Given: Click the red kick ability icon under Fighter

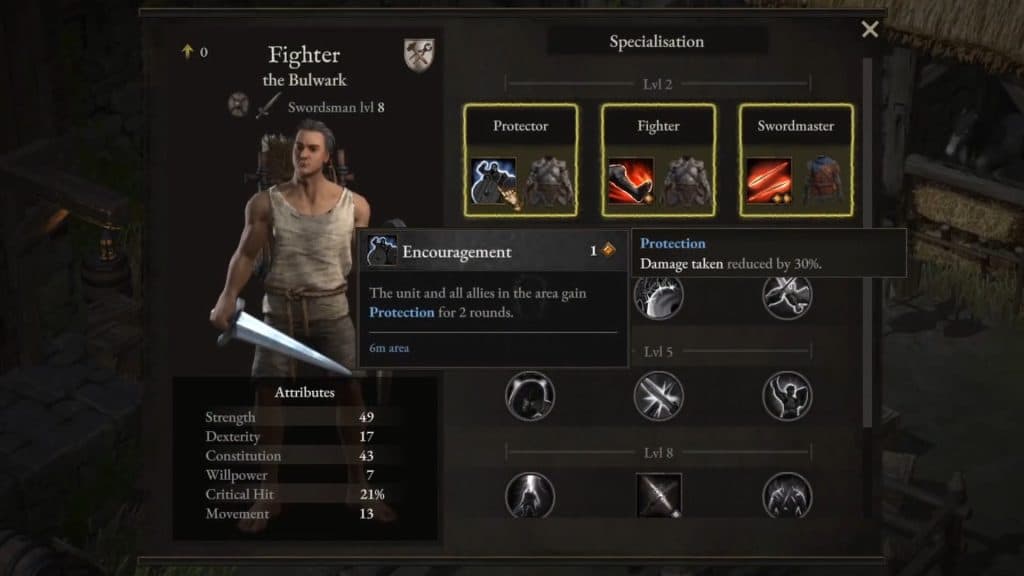Looking at the screenshot, I should (x=631, y=181).
